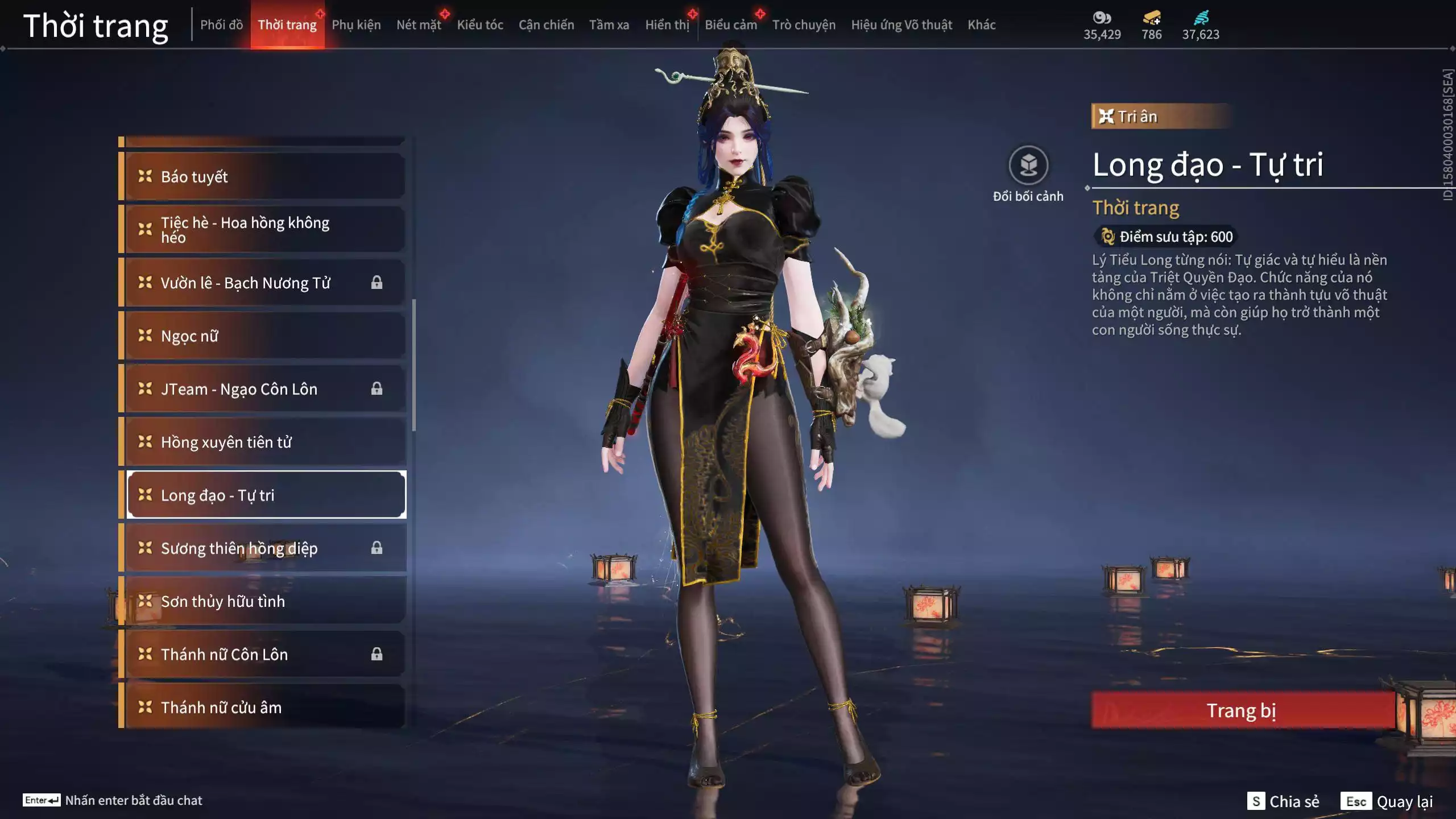Screen dimensions: 1456x819
Task: Click the blue jade currency icon showing 37,623
Action: pyautogui.click(x=1201, y=18)
